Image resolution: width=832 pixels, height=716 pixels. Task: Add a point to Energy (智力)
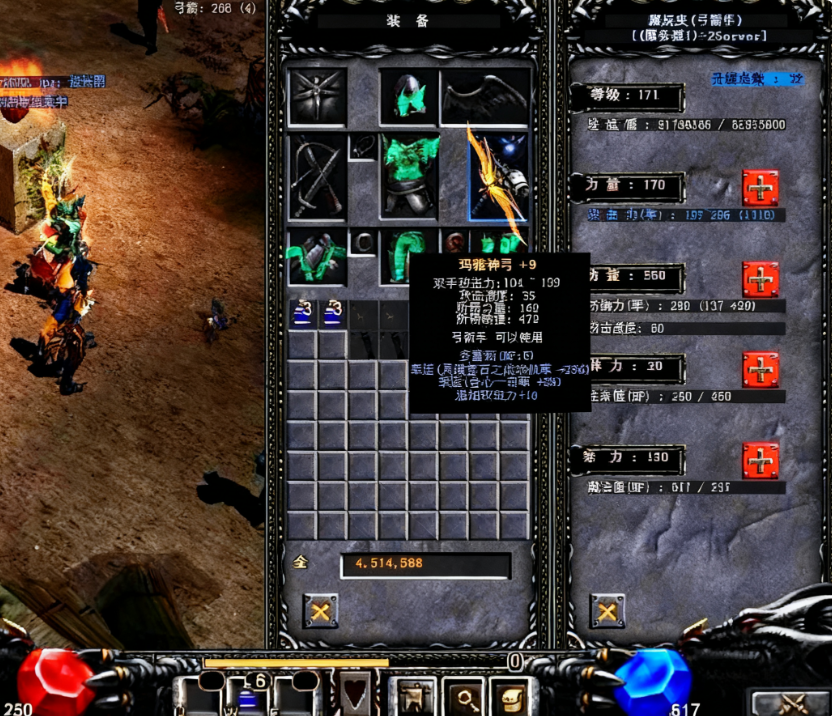(x=760, y=461)
